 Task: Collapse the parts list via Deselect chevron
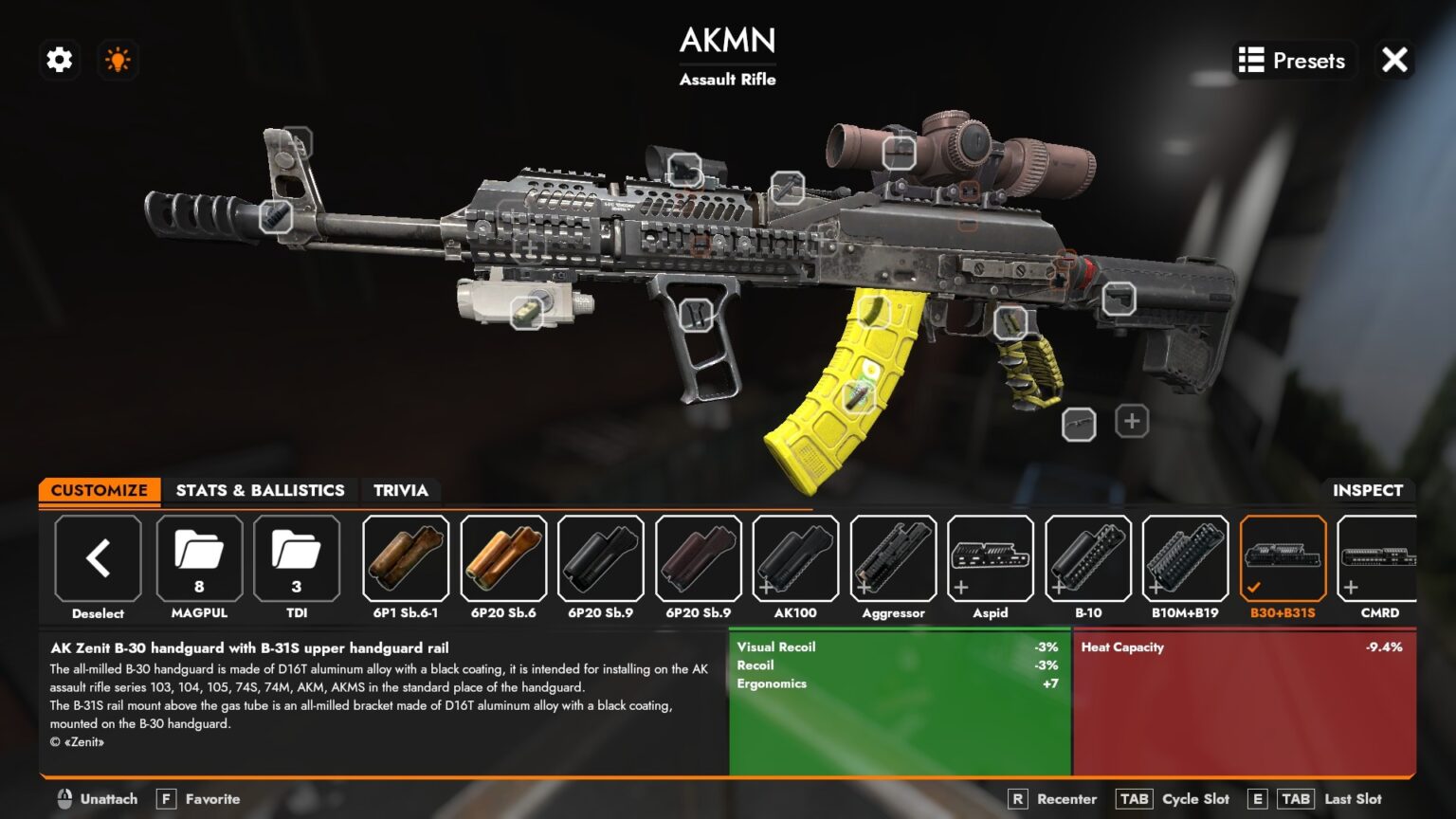[x=98, y=559]
